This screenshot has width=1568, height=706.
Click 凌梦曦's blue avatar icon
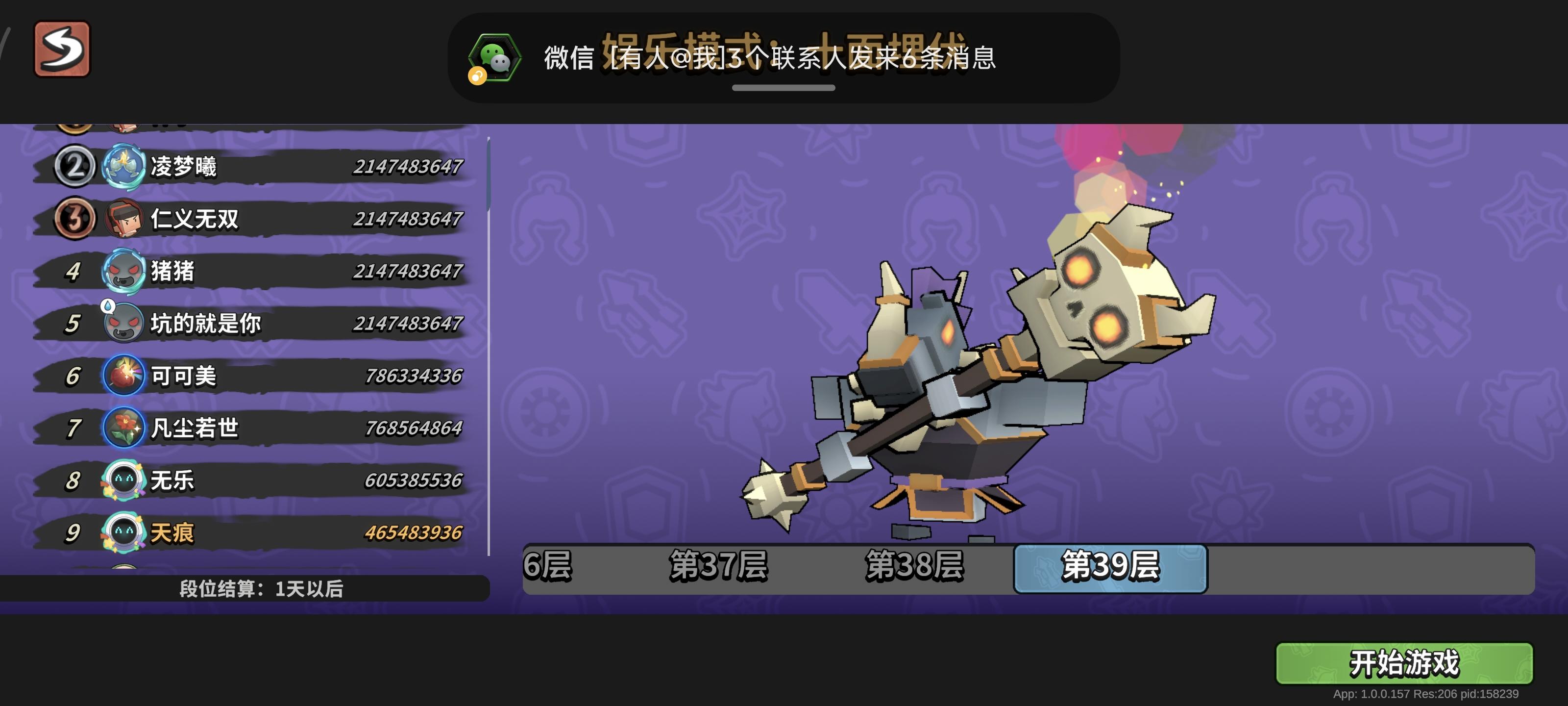(124, 165)
